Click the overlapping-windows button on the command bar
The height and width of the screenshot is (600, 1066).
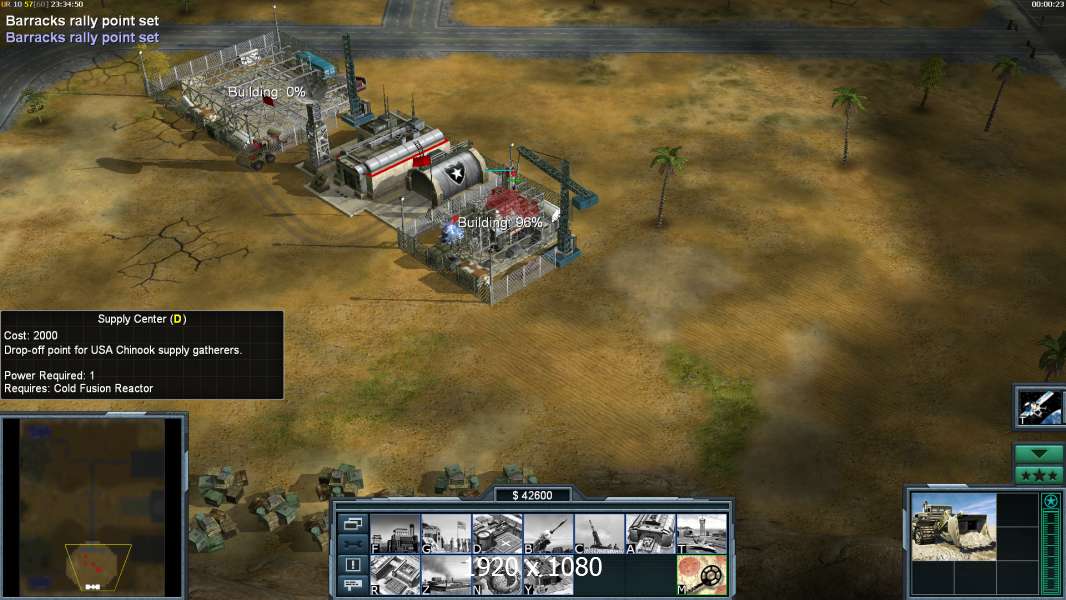[x=352, y=523]
